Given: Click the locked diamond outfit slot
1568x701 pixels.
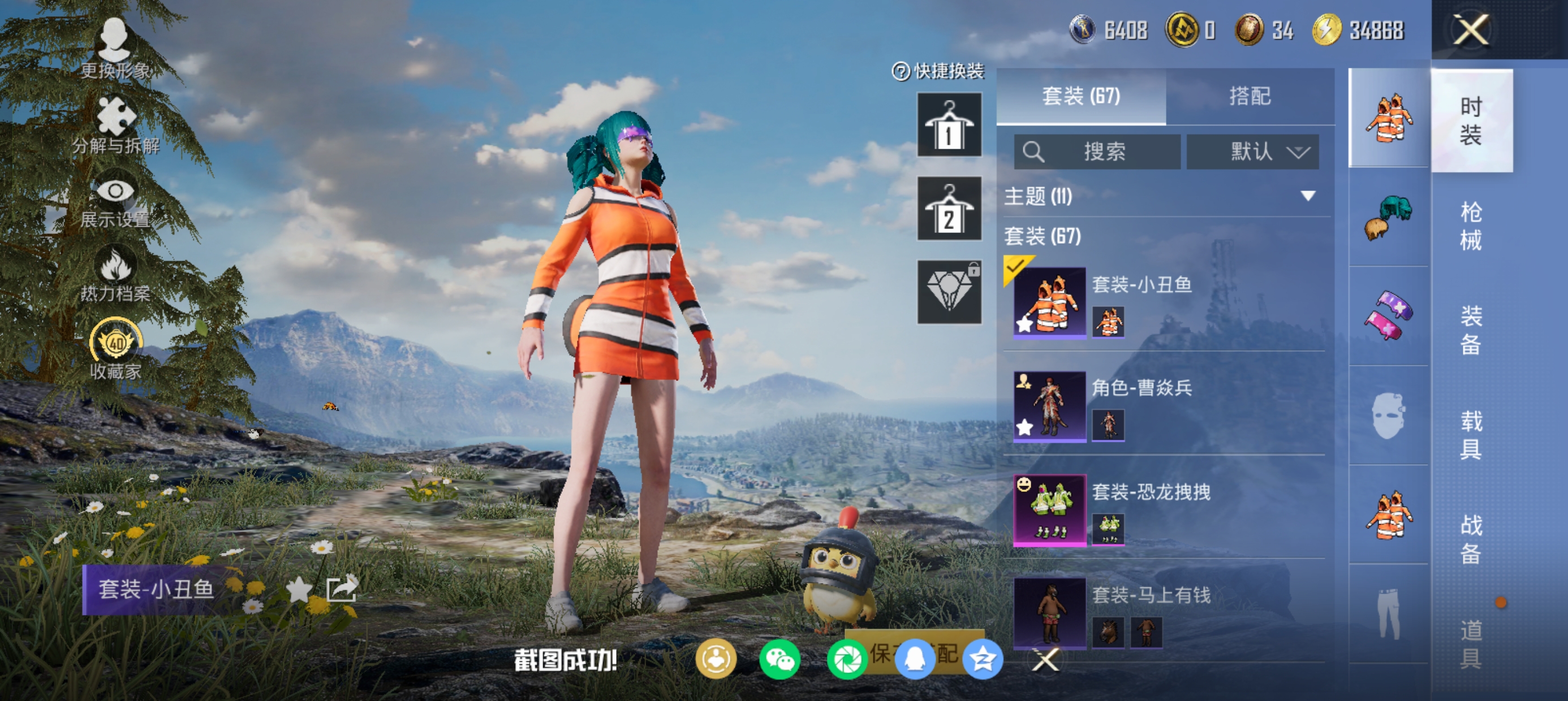Looking at the screenshot, I should [949, 292].
